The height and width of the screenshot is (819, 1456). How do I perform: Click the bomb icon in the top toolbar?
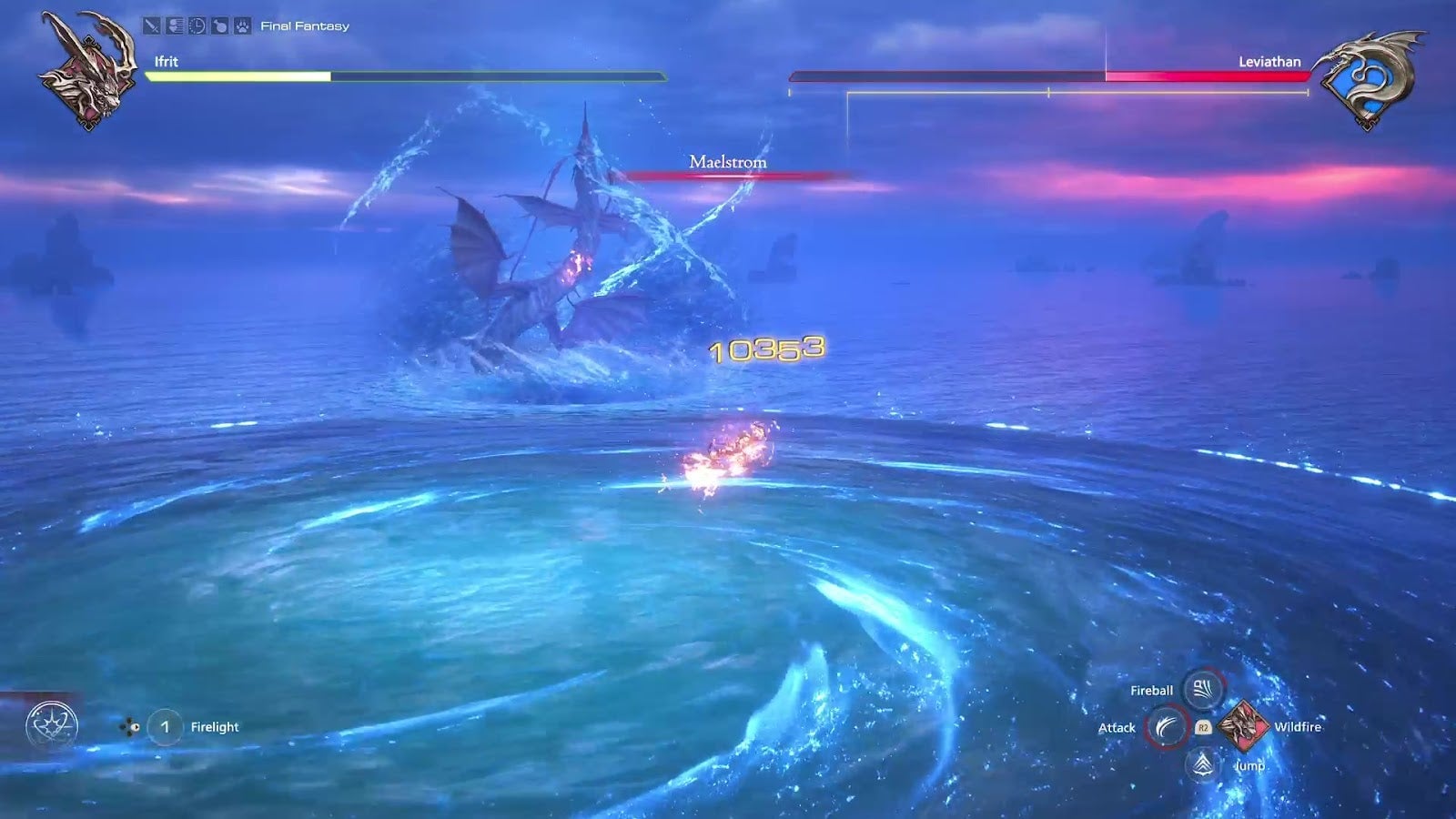220,25
